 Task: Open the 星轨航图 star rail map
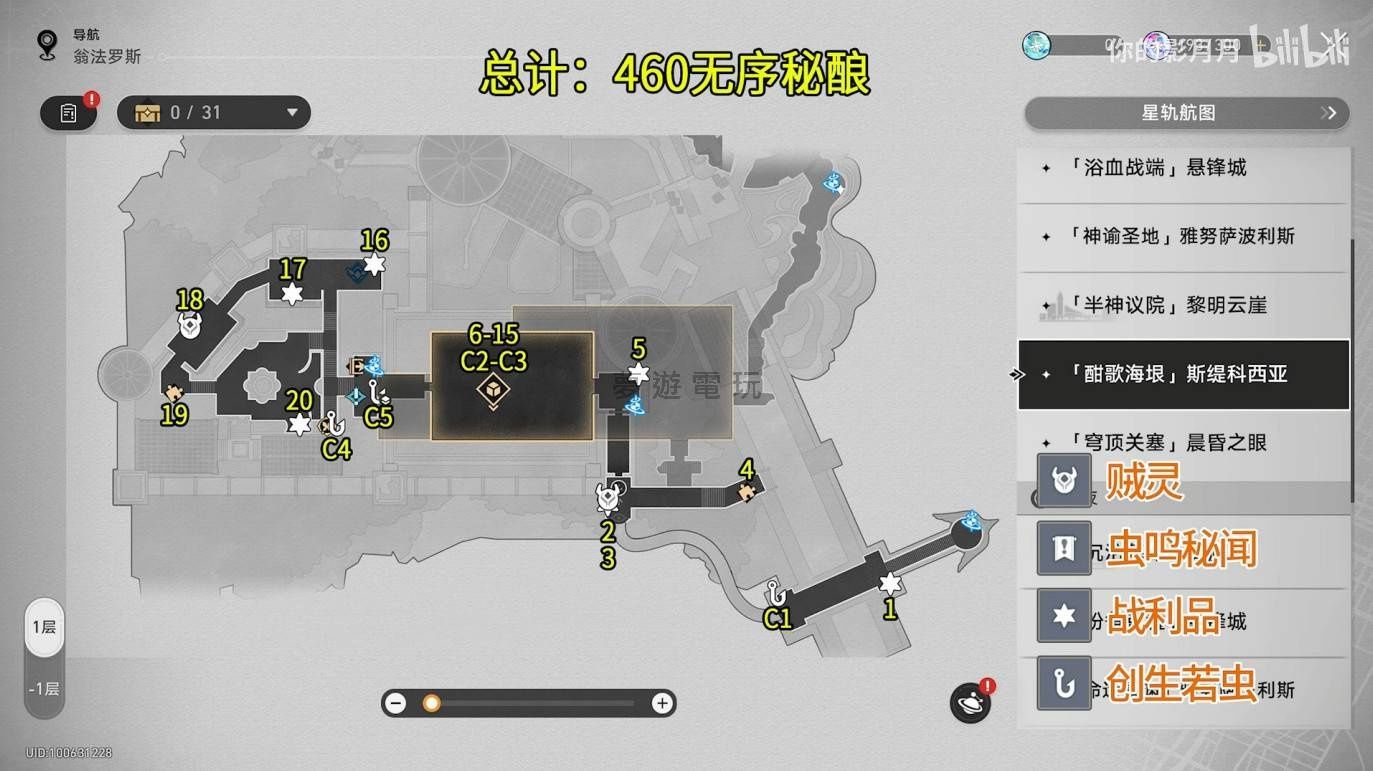(1186, 113)
